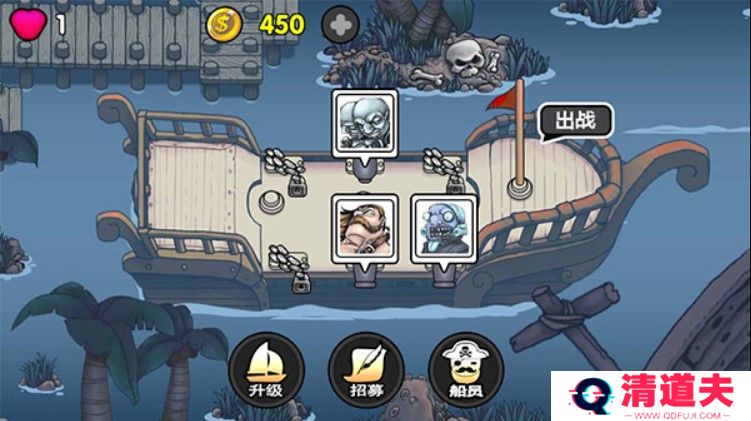
Task: Select the blue zombie crew portrait
Action: [443, 227]
